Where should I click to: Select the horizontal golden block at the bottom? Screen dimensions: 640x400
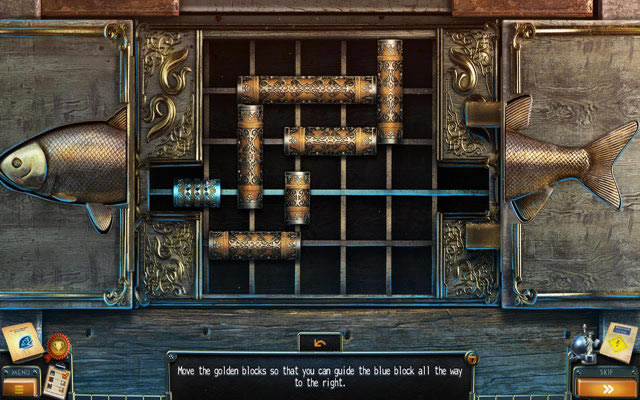tap(254, 245)
